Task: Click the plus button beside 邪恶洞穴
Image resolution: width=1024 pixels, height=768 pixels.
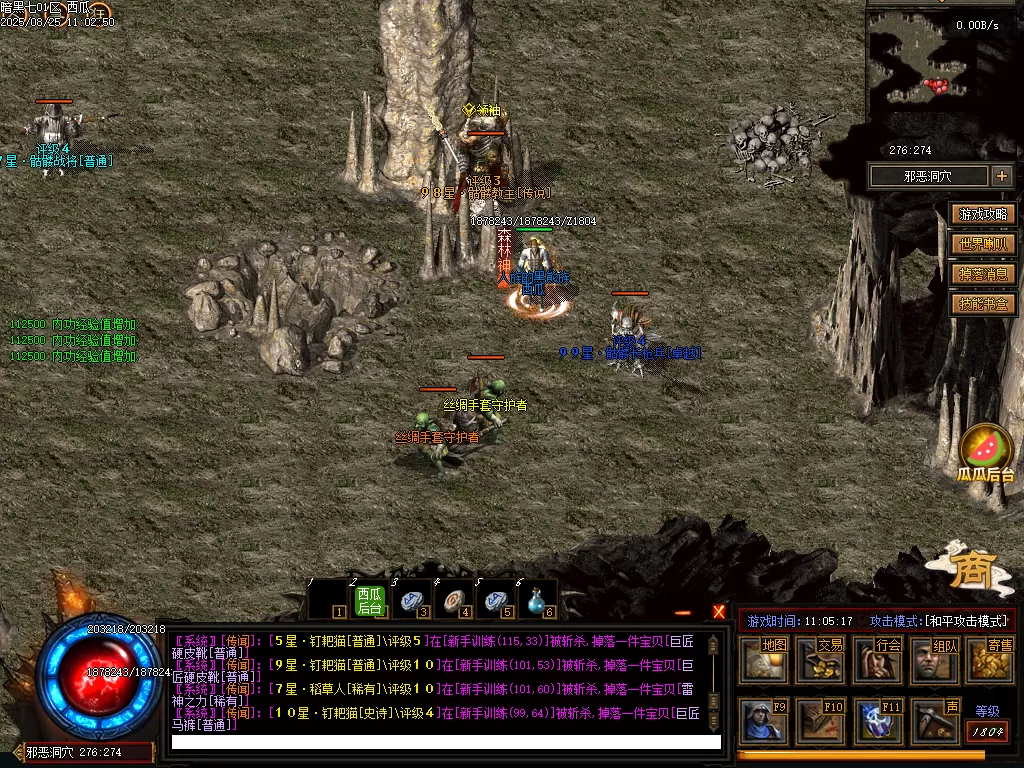Action: click(1002, 177)
